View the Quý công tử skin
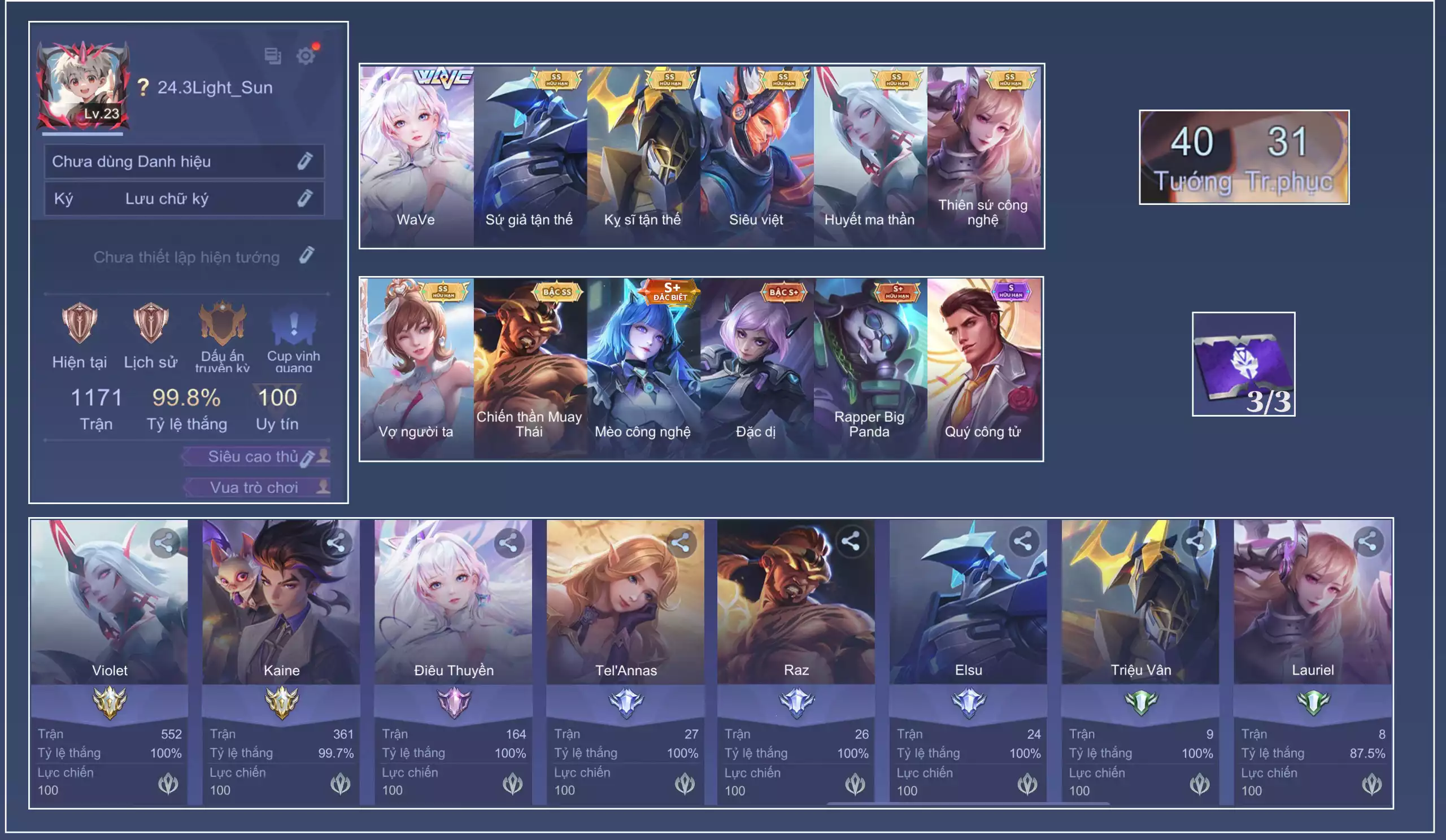The height and width of the screenshot is (840, 1446). click(983, 368)
